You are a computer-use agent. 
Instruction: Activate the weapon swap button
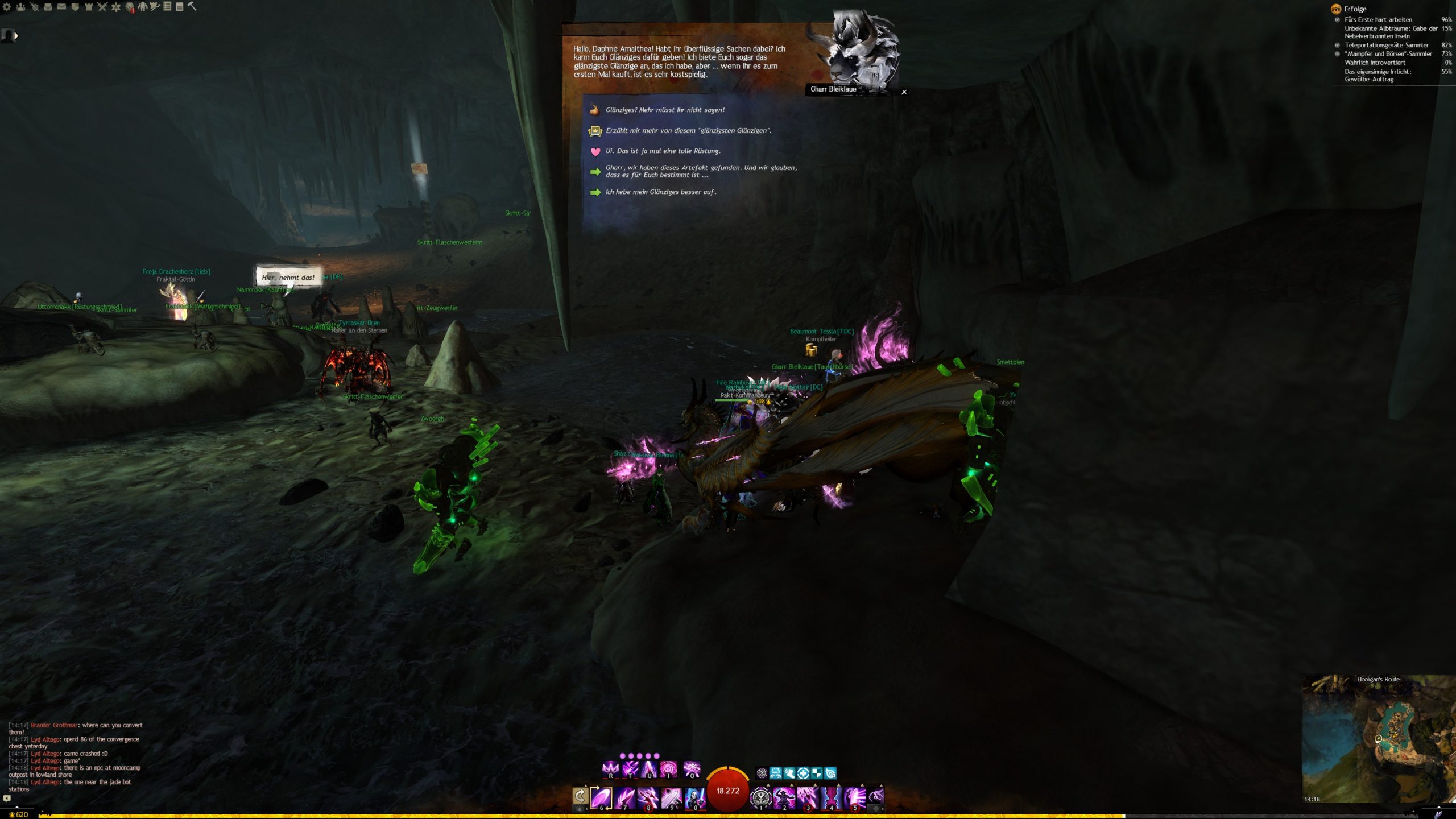[x=580, y=796]
